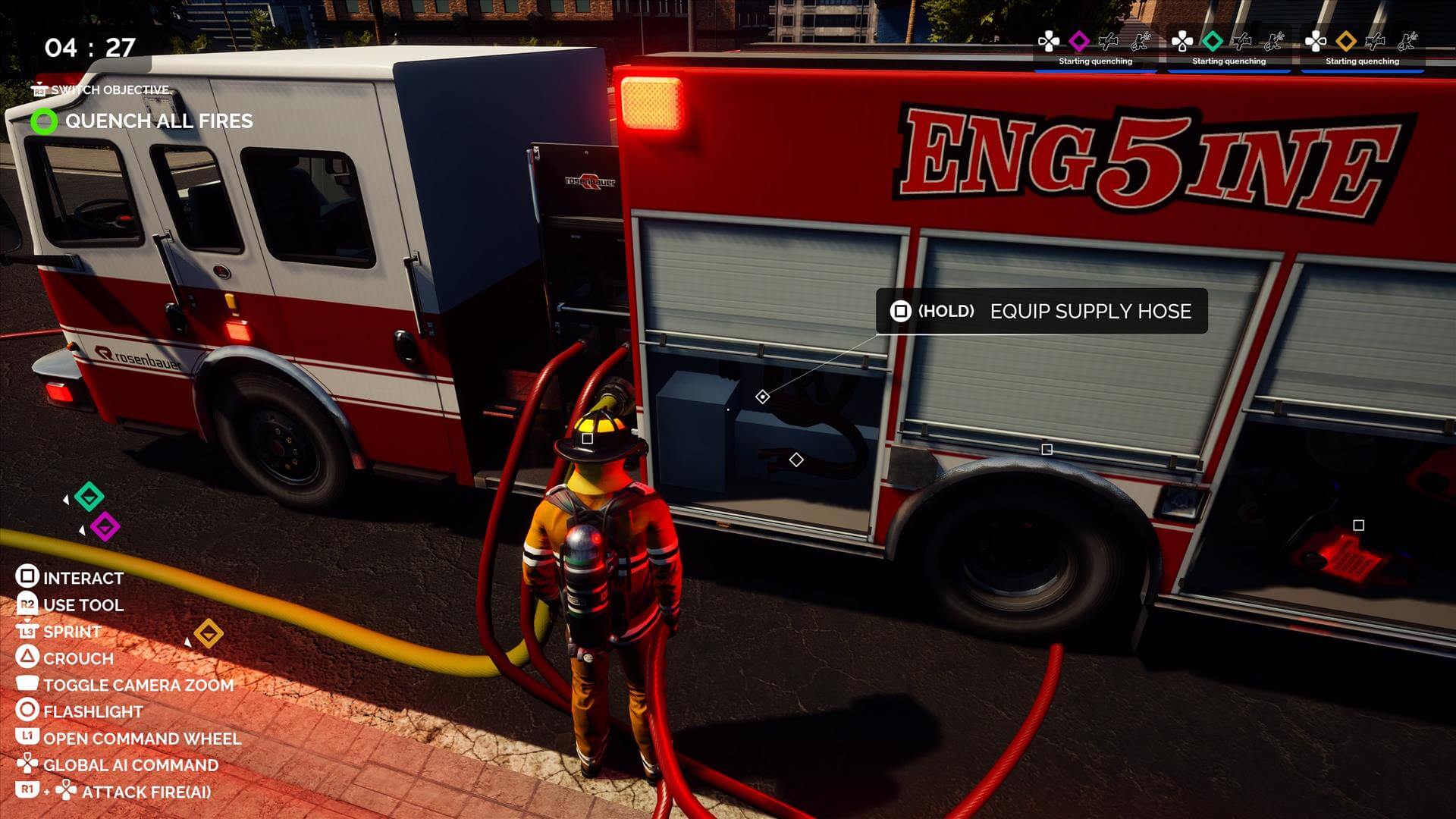Select the purple teammate direction marker
The width and height of the screenshot is (1456, 819).
pos(105,526)
